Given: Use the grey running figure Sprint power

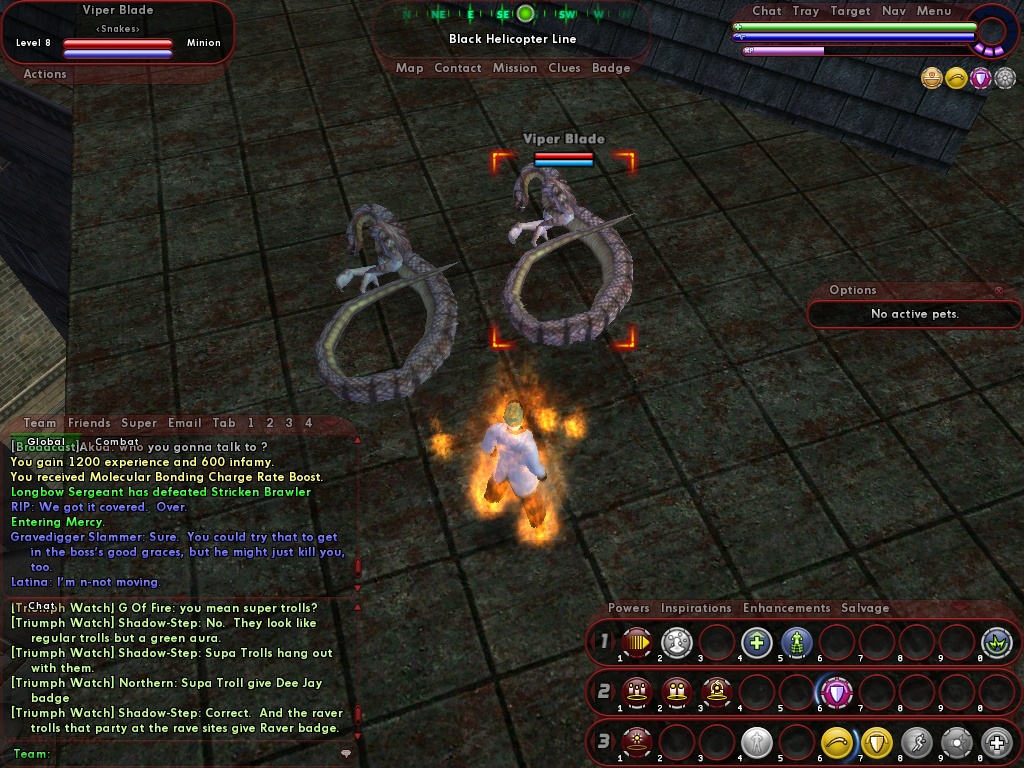Looking at the screenshot, I should (916, 742).
